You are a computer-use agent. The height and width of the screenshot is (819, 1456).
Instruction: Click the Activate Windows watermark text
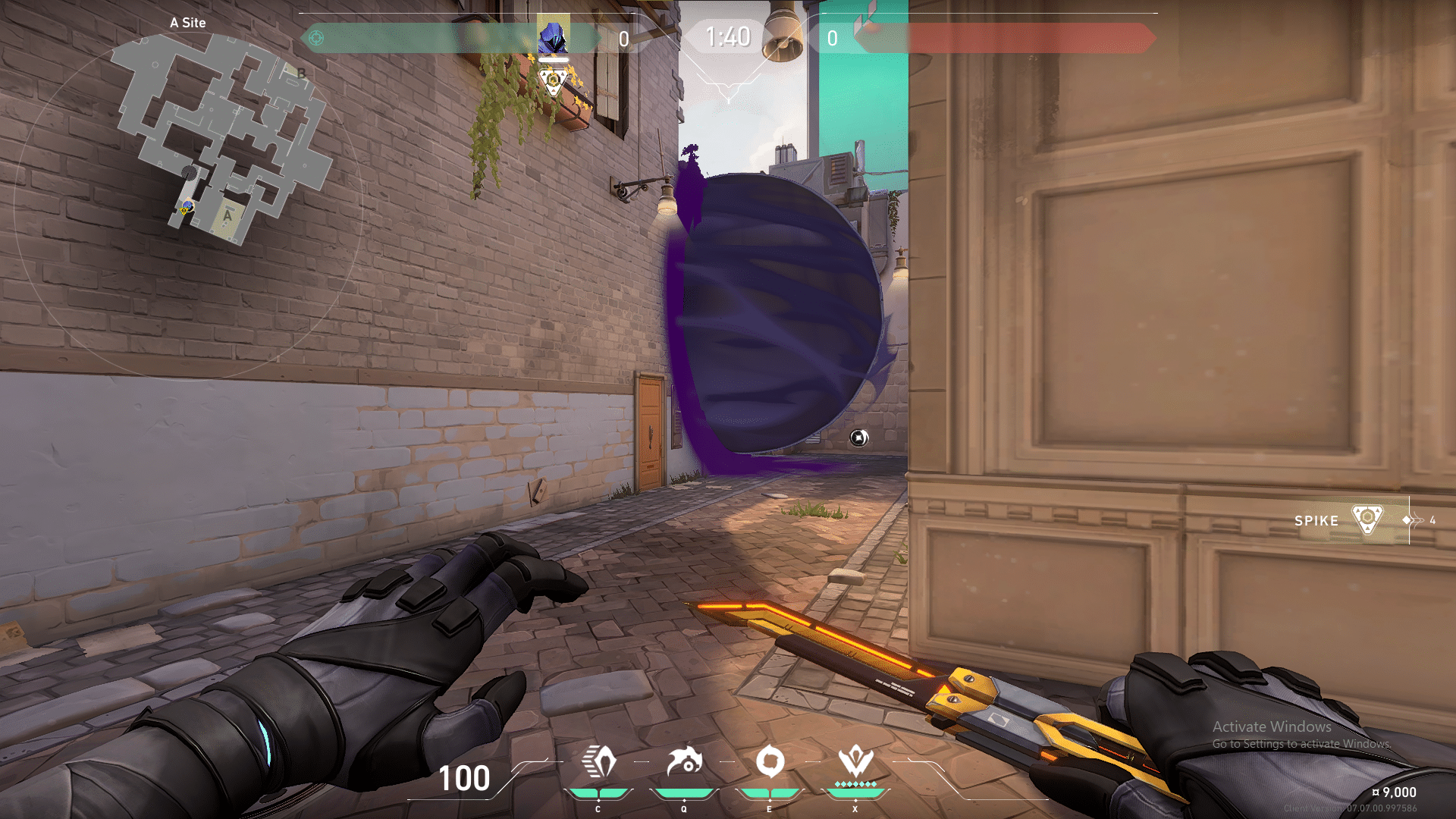point(1271,726)
